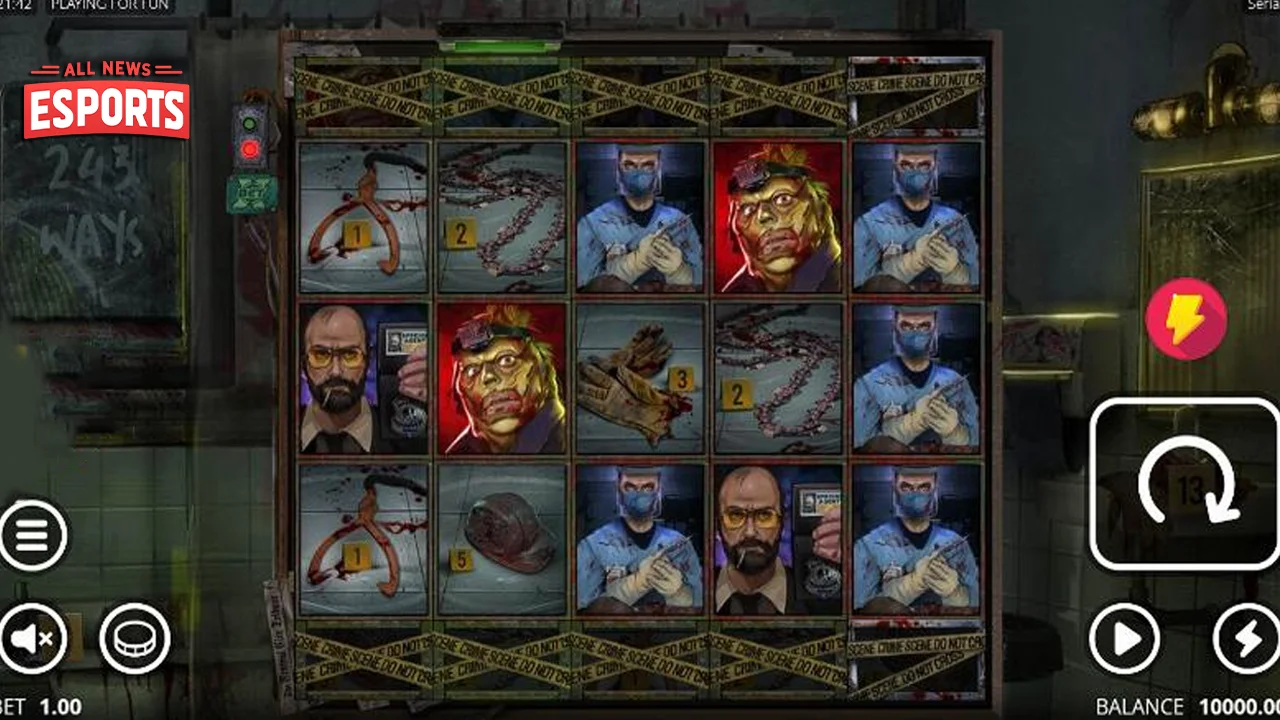Unmute the game sound

pyautogui.click(x=33, y=638)
